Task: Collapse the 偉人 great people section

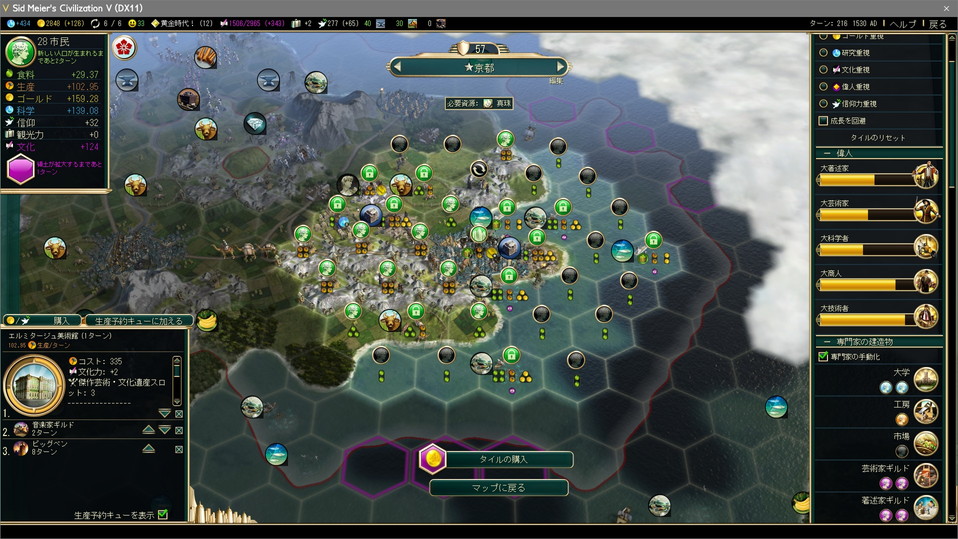Action: [828, 153]
